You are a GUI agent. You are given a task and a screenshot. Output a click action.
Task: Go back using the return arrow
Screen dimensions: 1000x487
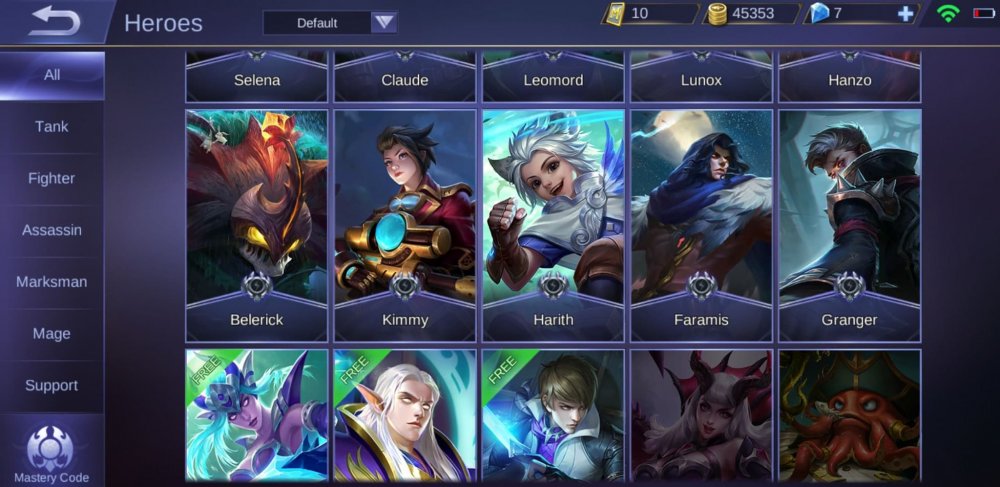53,22
